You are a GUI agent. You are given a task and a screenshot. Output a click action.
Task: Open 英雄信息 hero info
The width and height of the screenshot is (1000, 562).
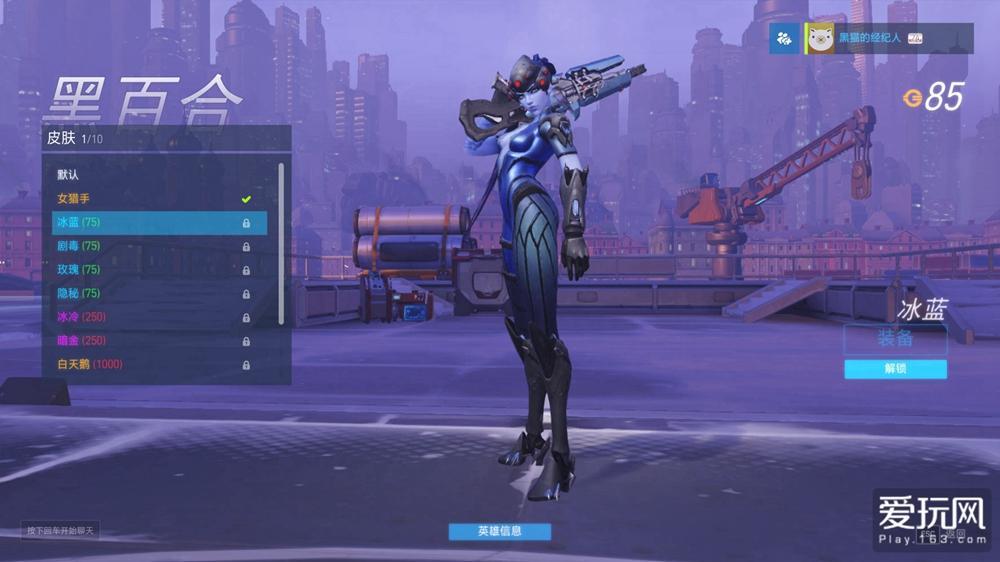click(499, 531)
